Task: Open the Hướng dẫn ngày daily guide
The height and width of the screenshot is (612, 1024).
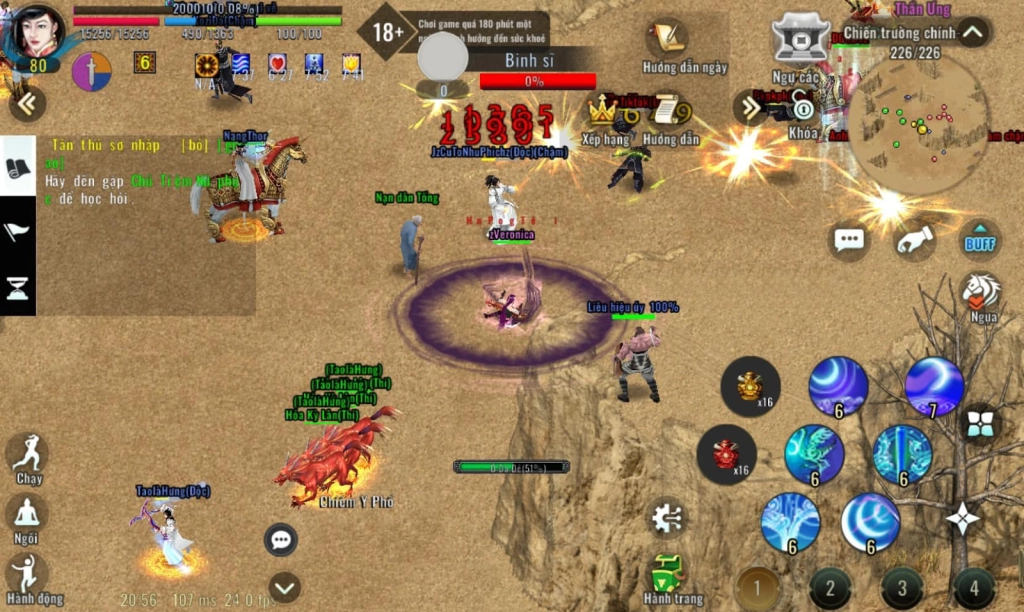Action: tap(668, 42)
